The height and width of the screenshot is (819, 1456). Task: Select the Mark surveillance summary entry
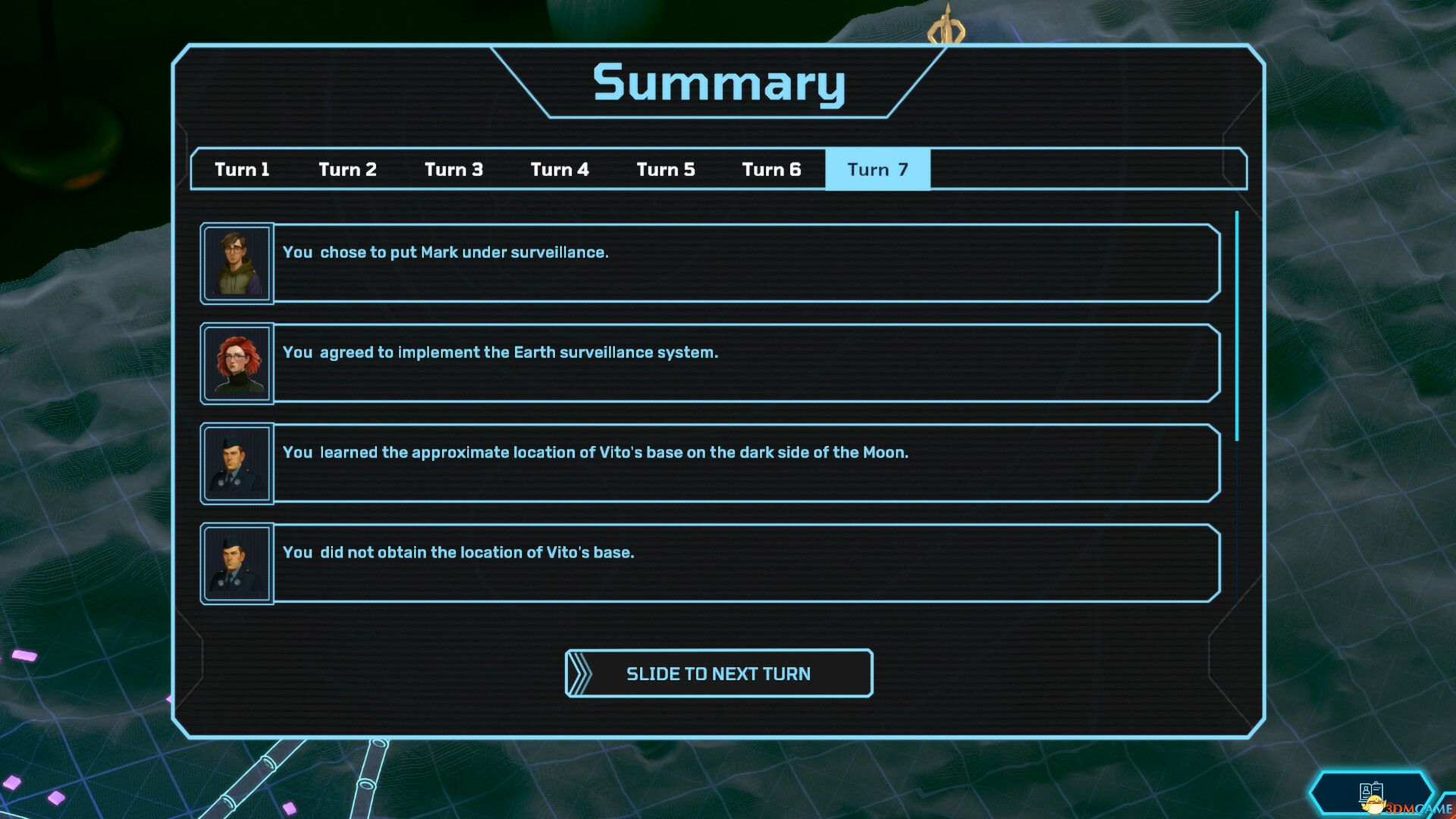(x=747, y=263)
